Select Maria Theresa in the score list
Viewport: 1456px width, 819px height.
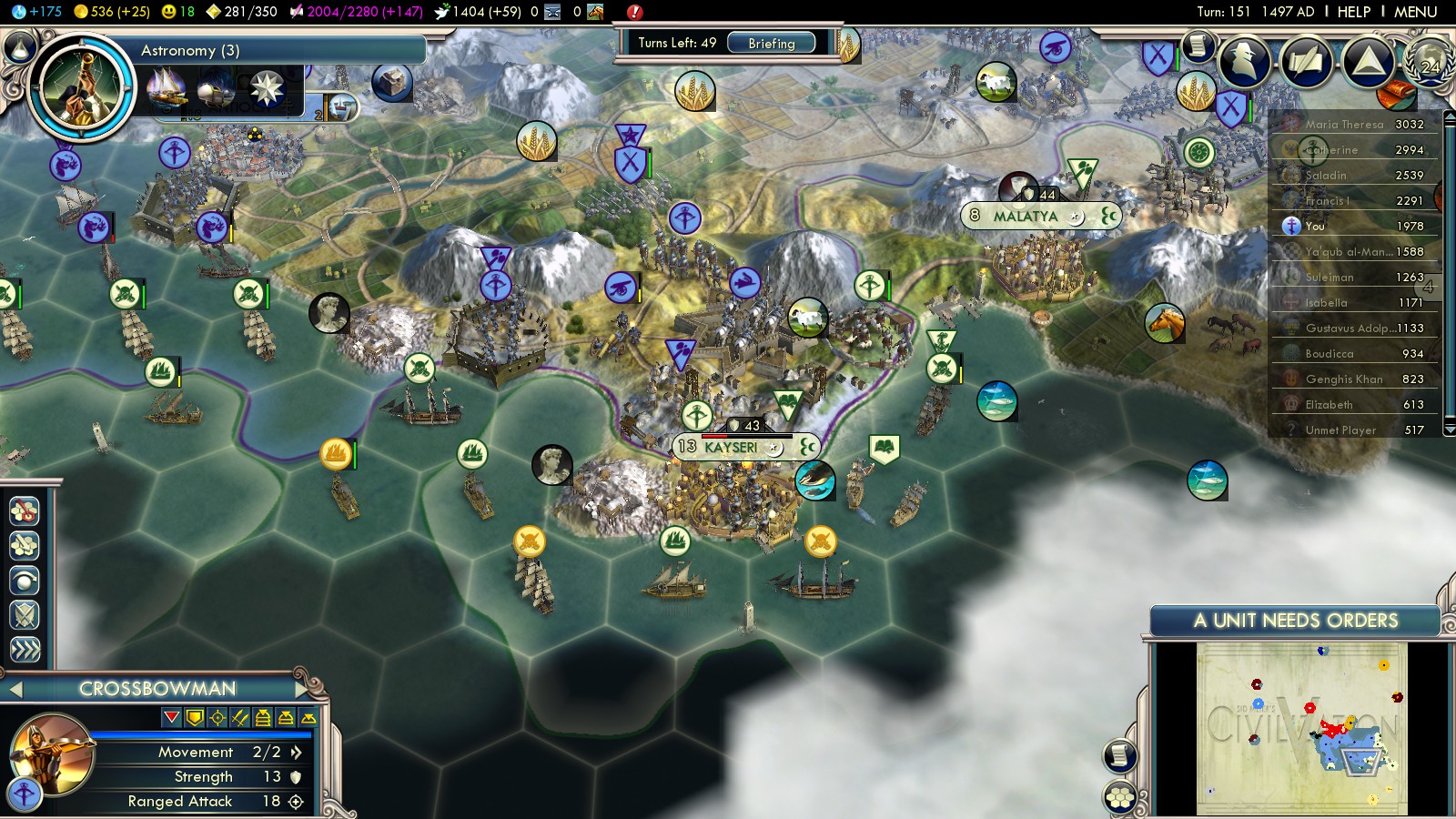point(1343,125)
